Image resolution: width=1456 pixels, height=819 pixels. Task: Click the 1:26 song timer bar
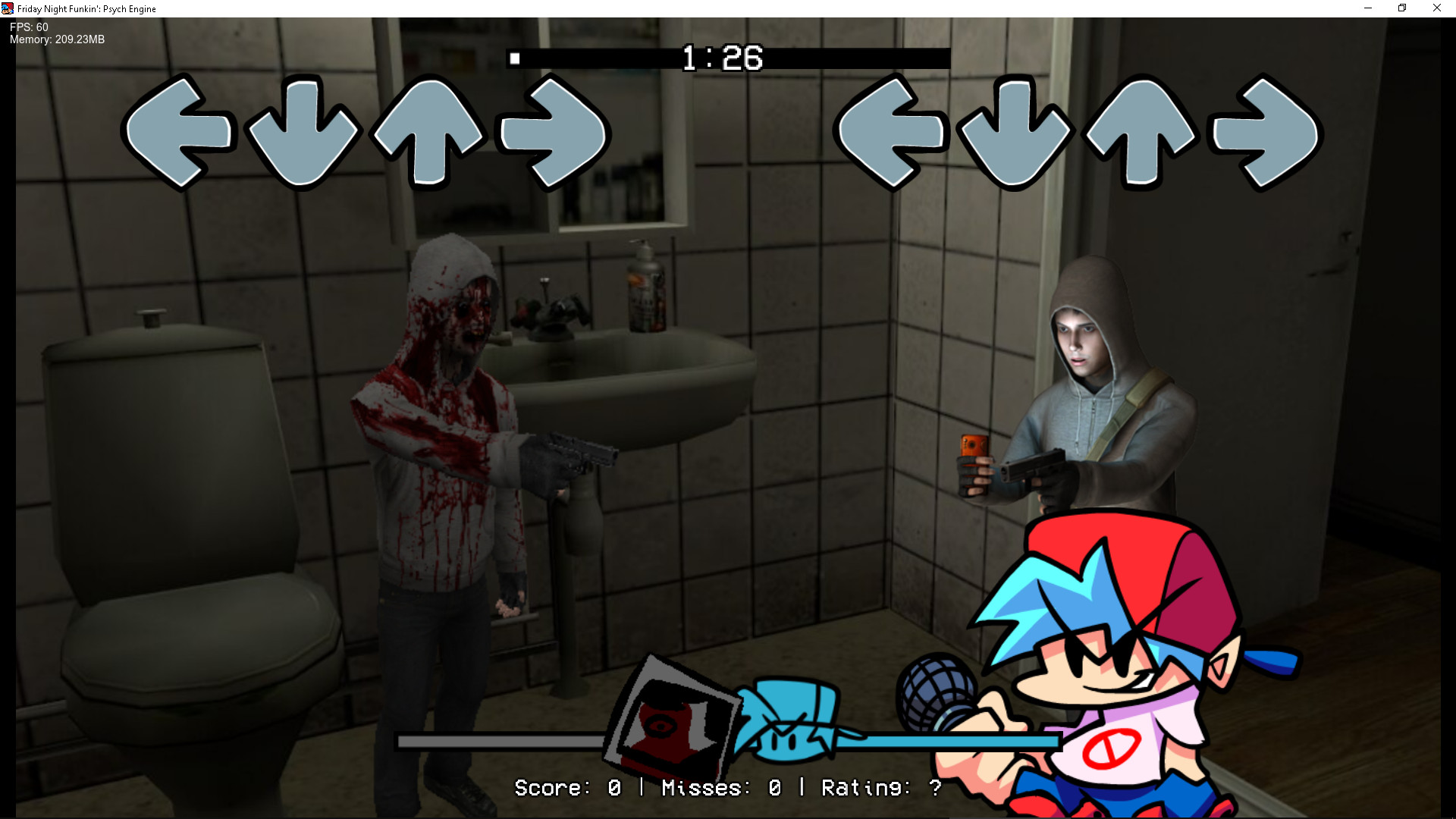pos(728,57)
